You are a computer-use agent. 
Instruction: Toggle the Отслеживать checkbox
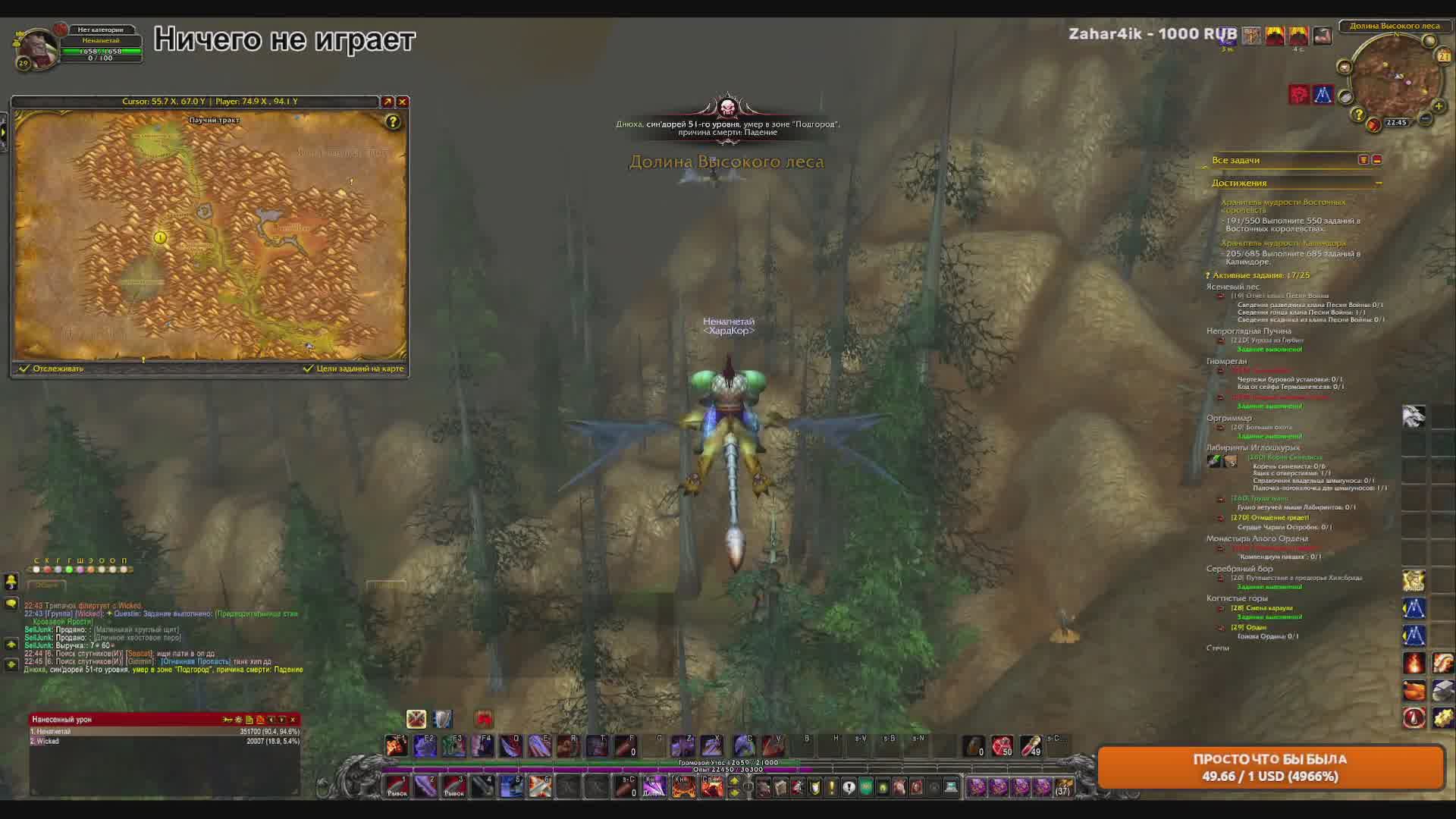coord(24,369)
